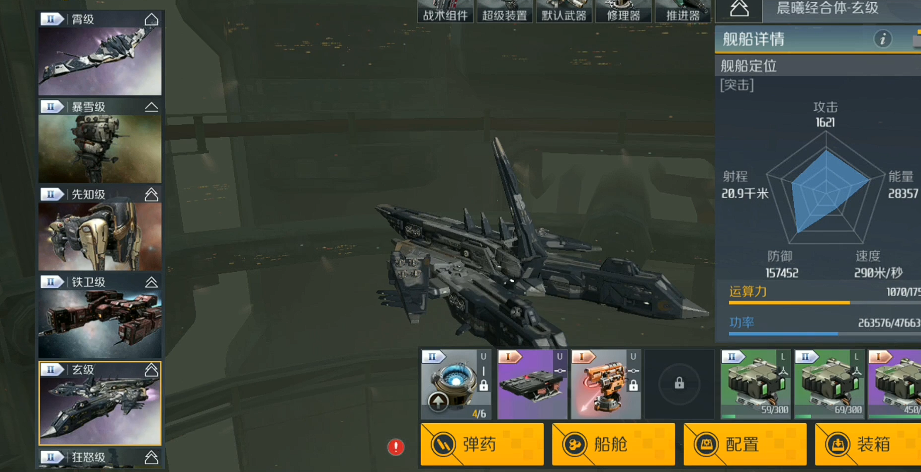Select the blue-glow device slot showing 4/6
This screenshot has height=472, width=921.
[455, 384]
